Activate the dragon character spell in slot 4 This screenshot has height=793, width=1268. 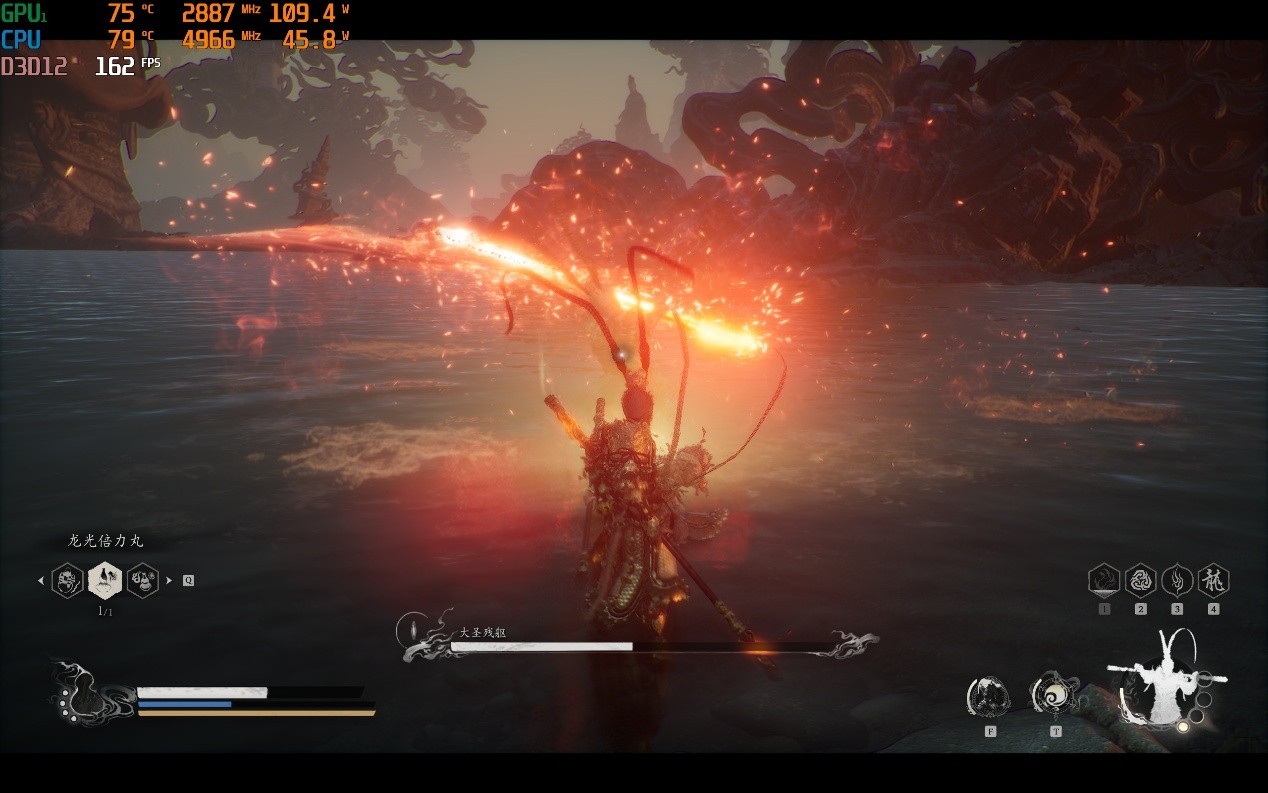click(1213, 580)
